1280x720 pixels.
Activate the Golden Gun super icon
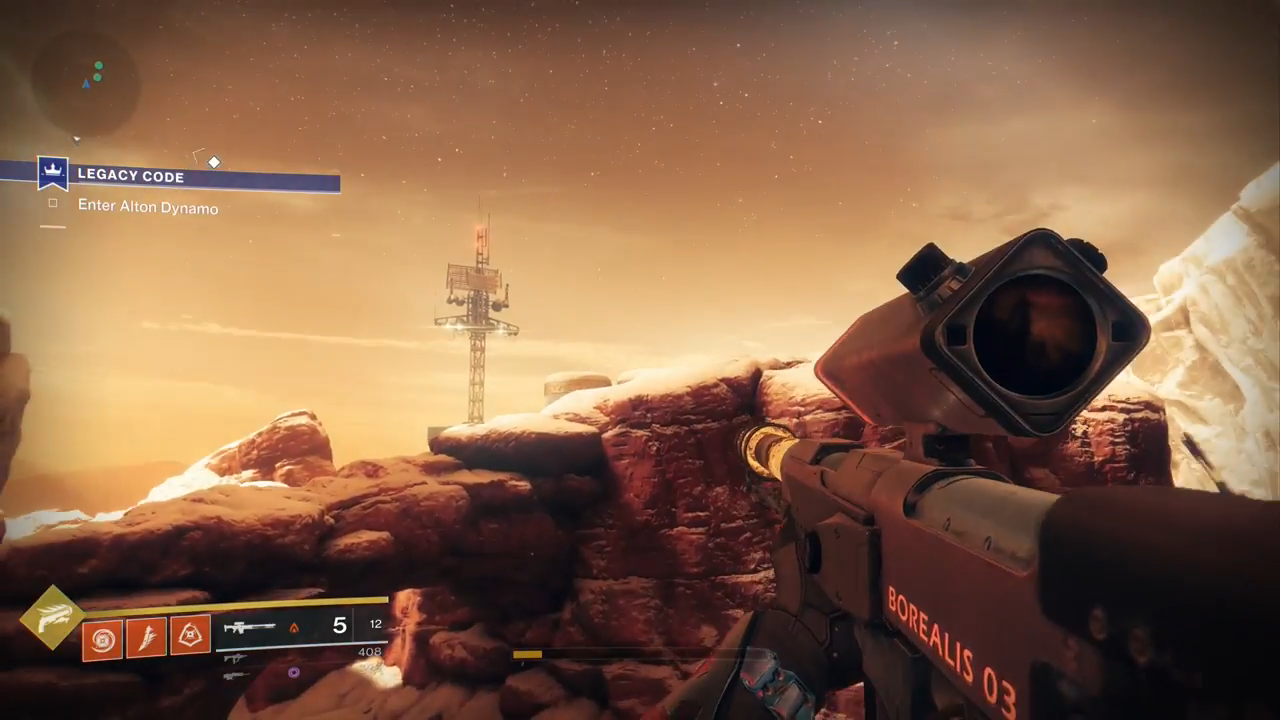coord(52,617)
